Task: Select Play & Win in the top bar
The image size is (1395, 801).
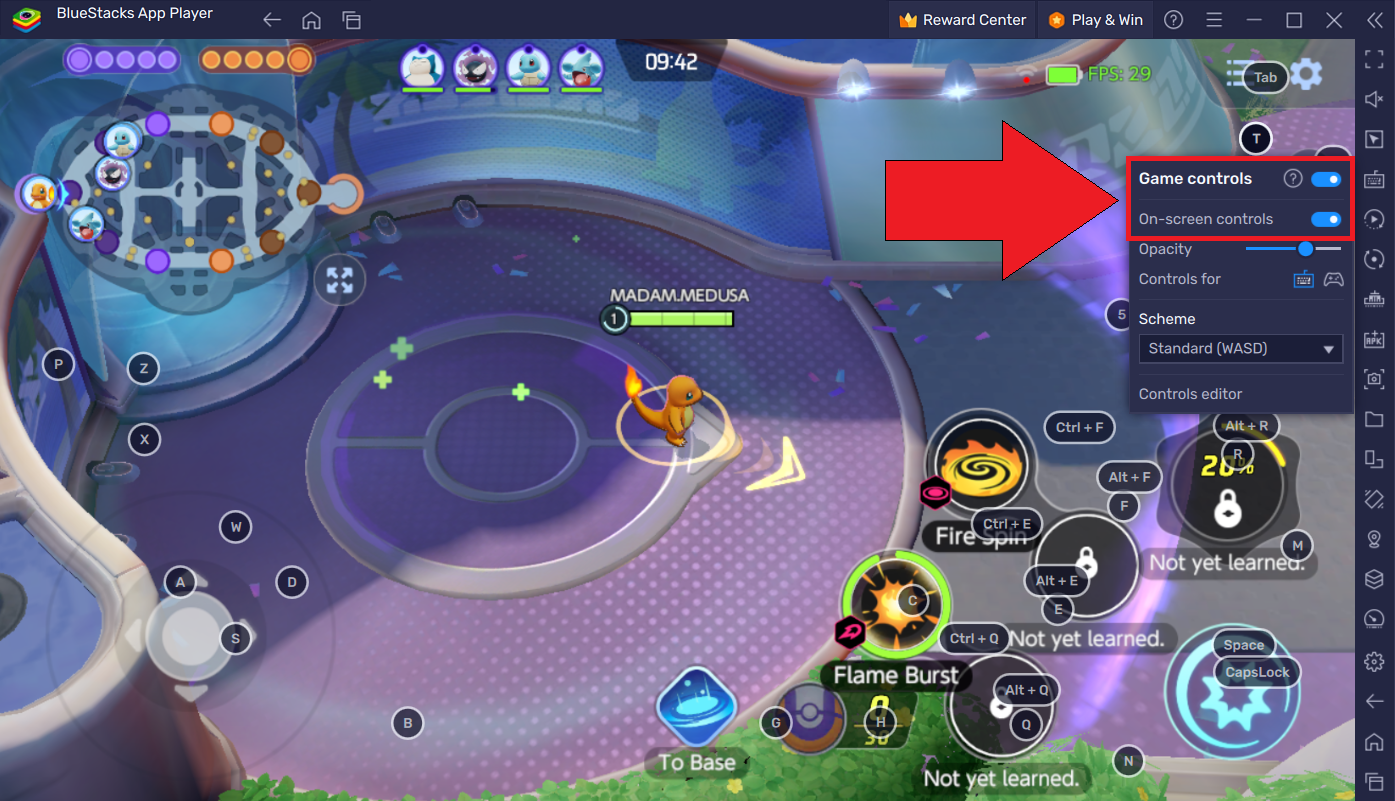Action: tap(1095, 19)
